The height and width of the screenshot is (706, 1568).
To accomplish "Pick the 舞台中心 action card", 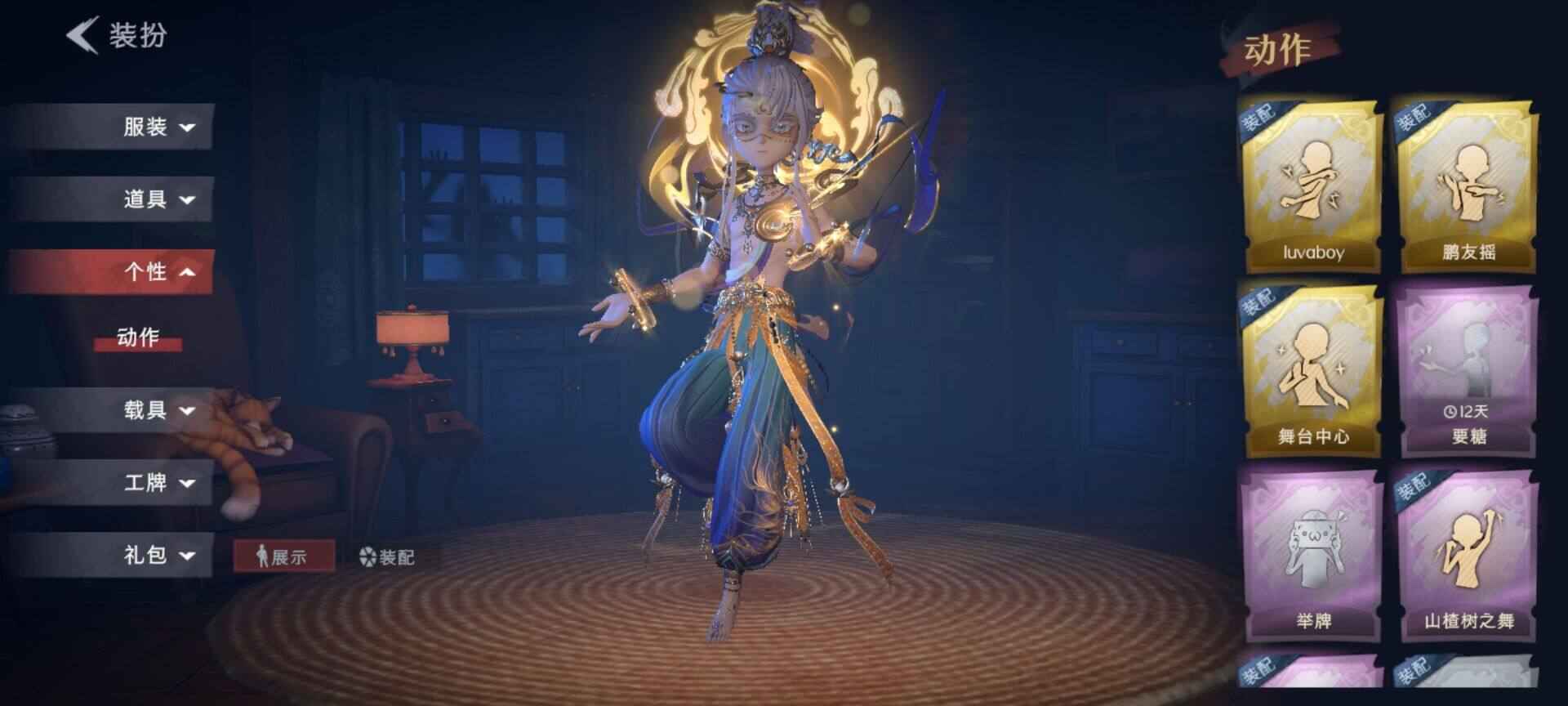I will [x=1312, y=371].
